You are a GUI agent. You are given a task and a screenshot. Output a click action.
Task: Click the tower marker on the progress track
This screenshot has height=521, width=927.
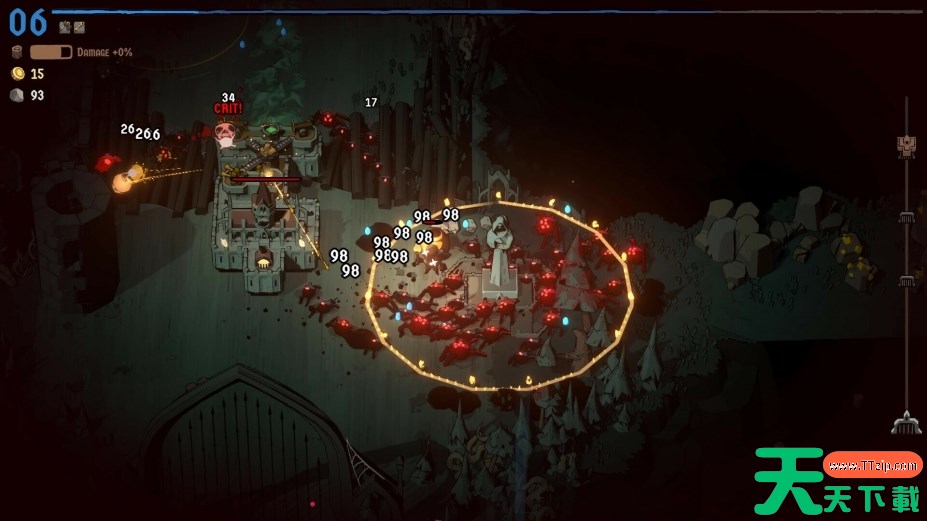click(907, 146)
